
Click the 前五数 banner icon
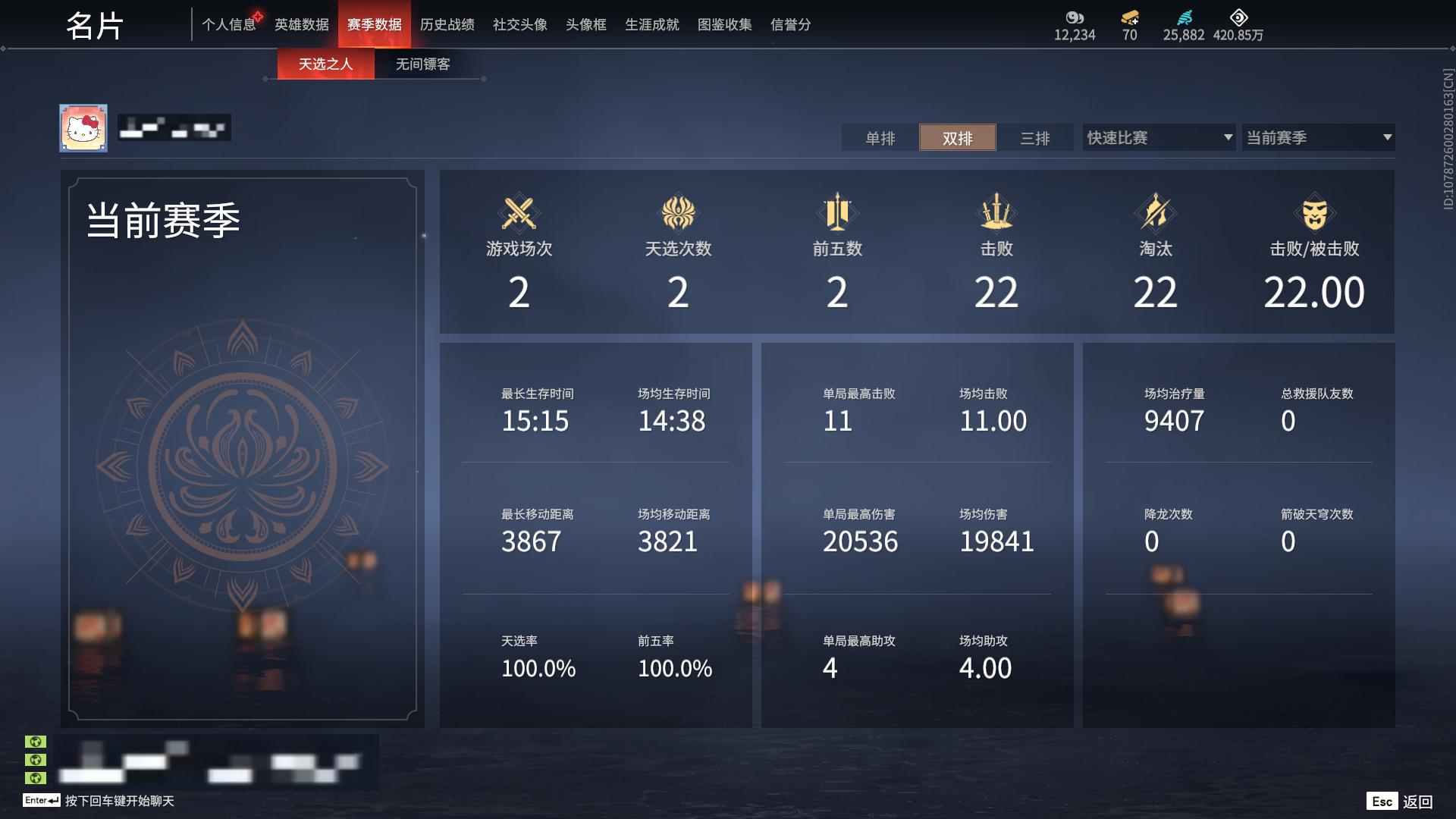837,213
